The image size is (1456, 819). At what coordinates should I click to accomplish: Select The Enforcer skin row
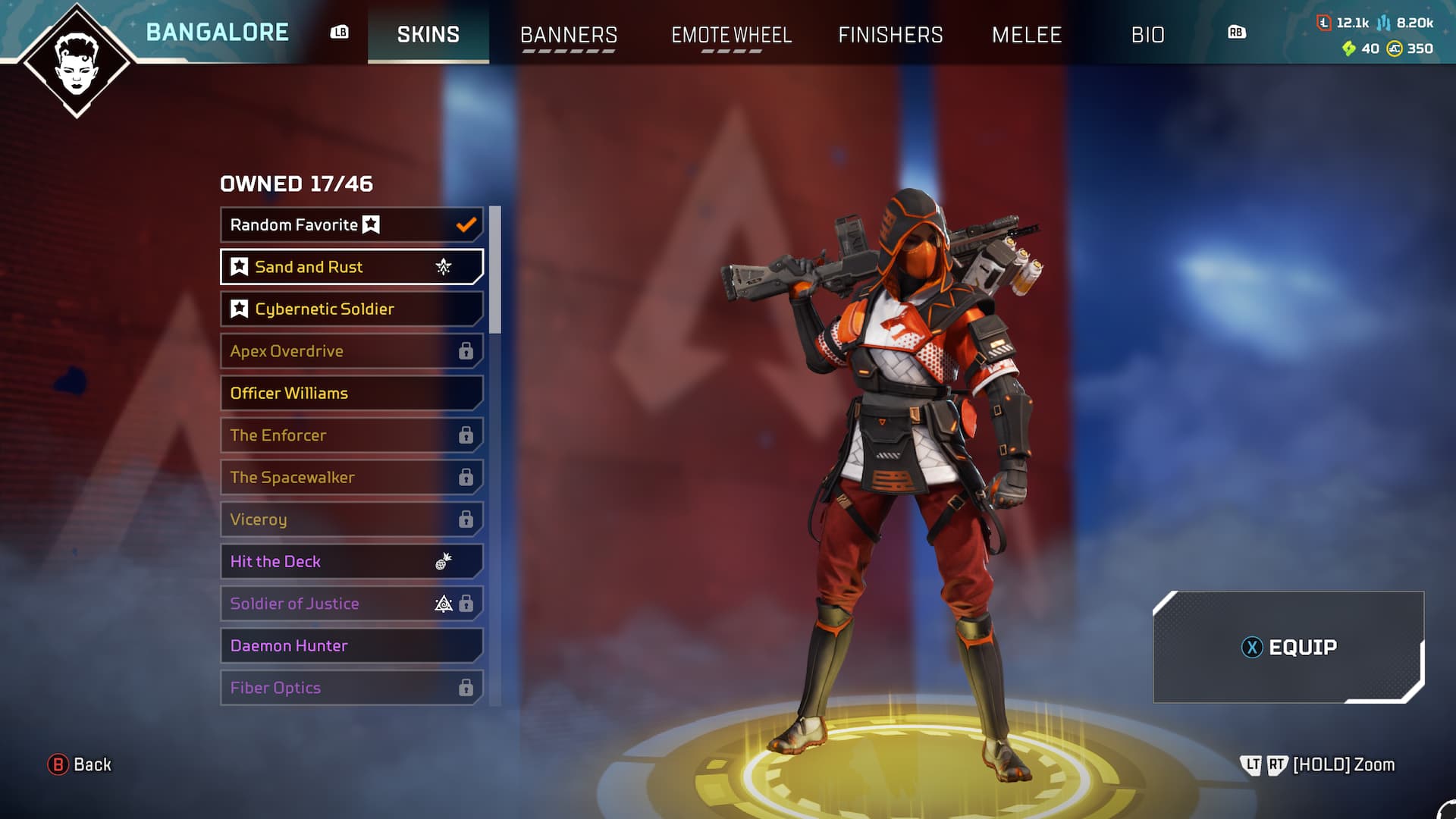351,435
